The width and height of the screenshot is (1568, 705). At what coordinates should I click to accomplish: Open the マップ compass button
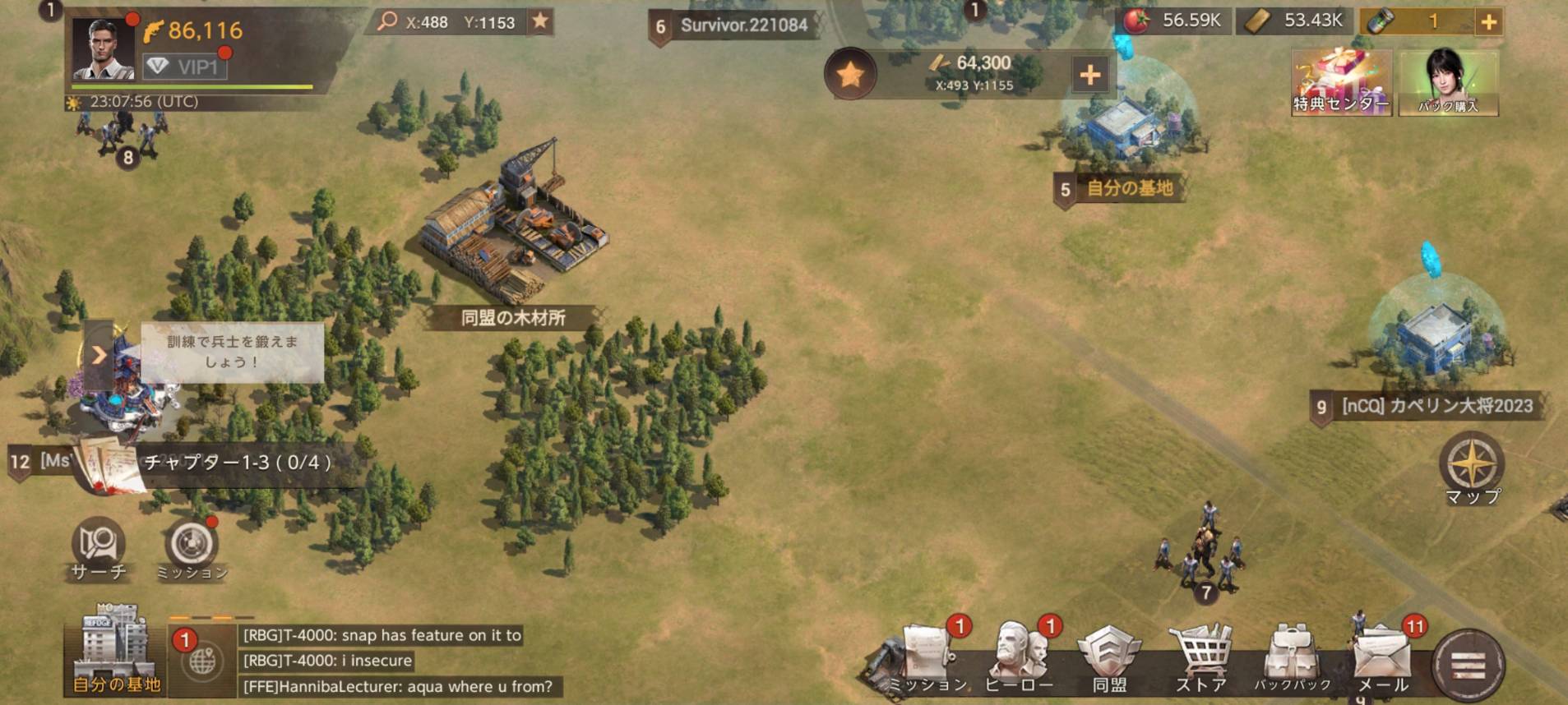(1472, 467)
